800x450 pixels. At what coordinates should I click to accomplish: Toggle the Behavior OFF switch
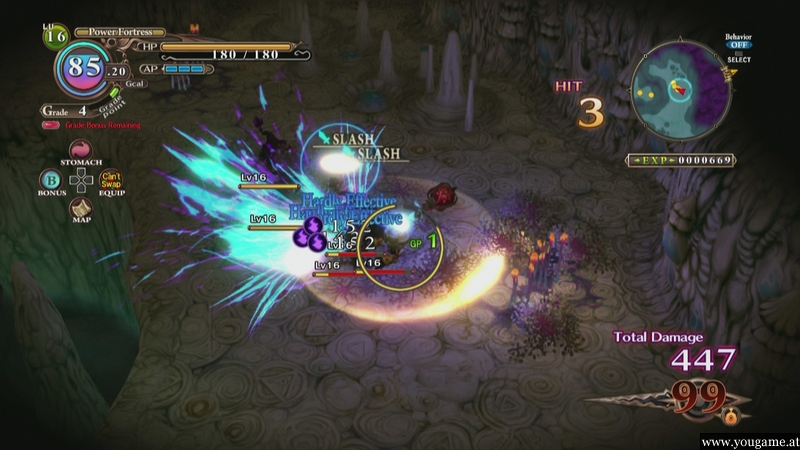738,45
